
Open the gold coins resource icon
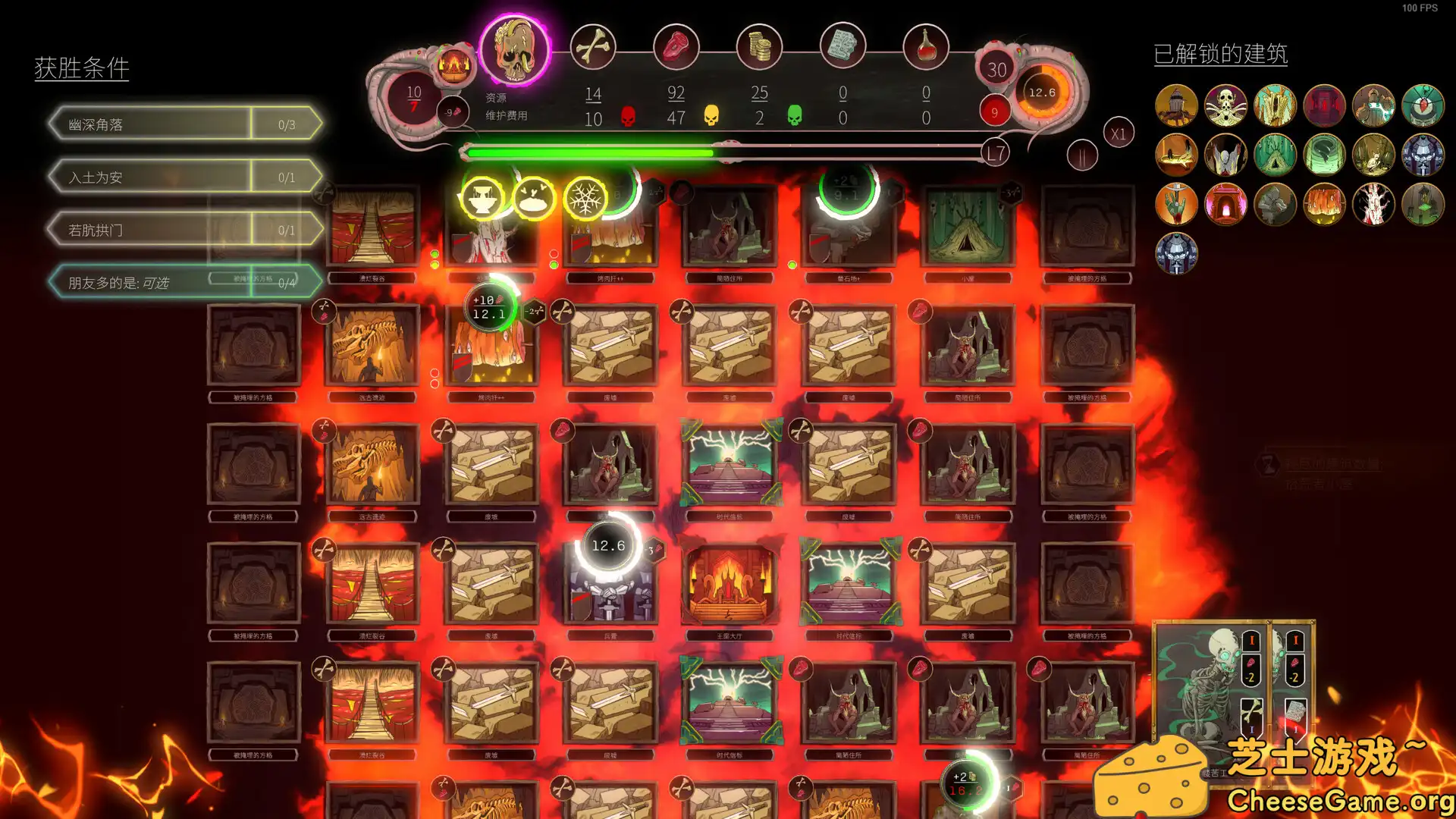coord(761,46)
